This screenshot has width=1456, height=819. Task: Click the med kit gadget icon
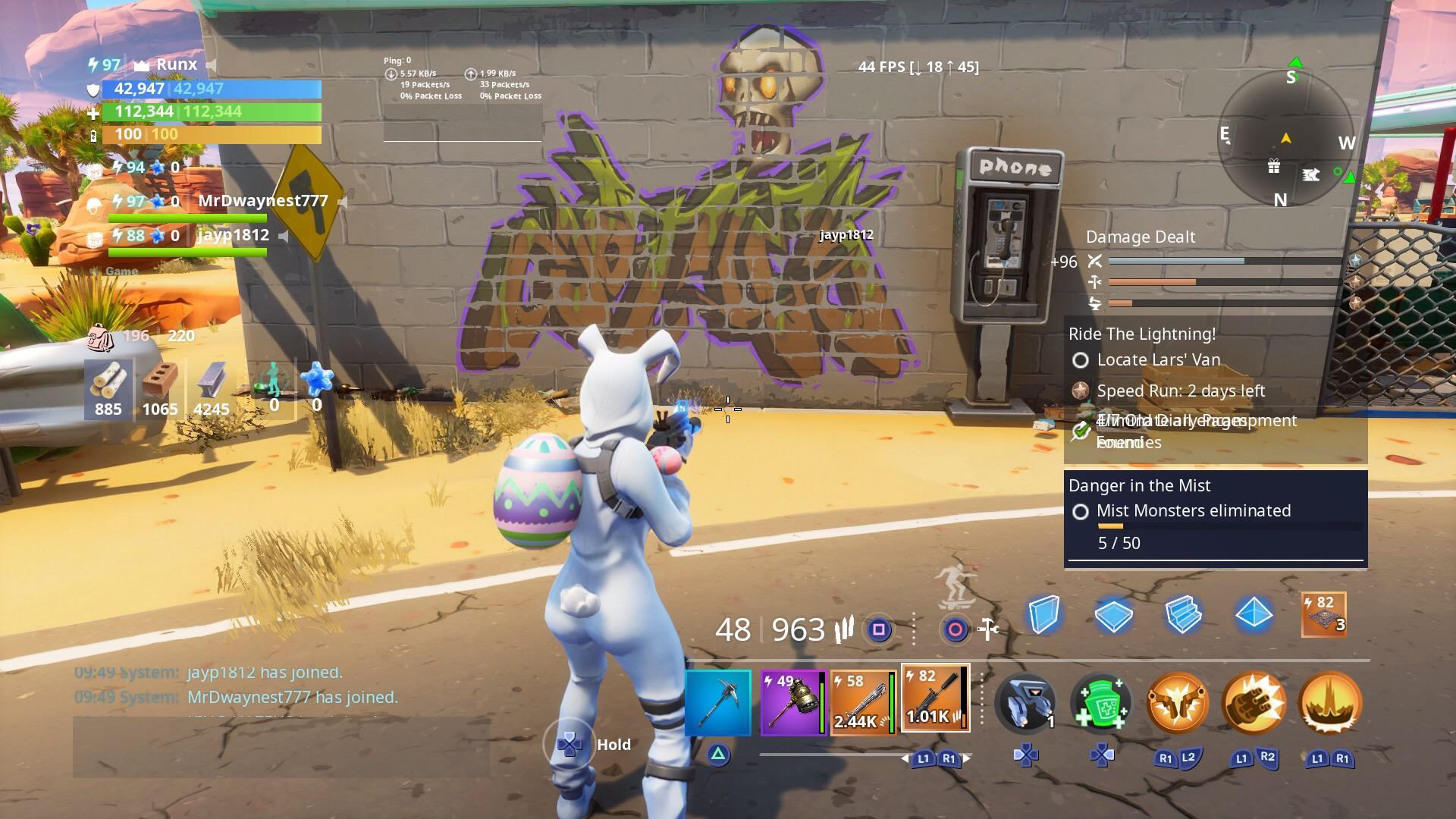(1100, 703)
